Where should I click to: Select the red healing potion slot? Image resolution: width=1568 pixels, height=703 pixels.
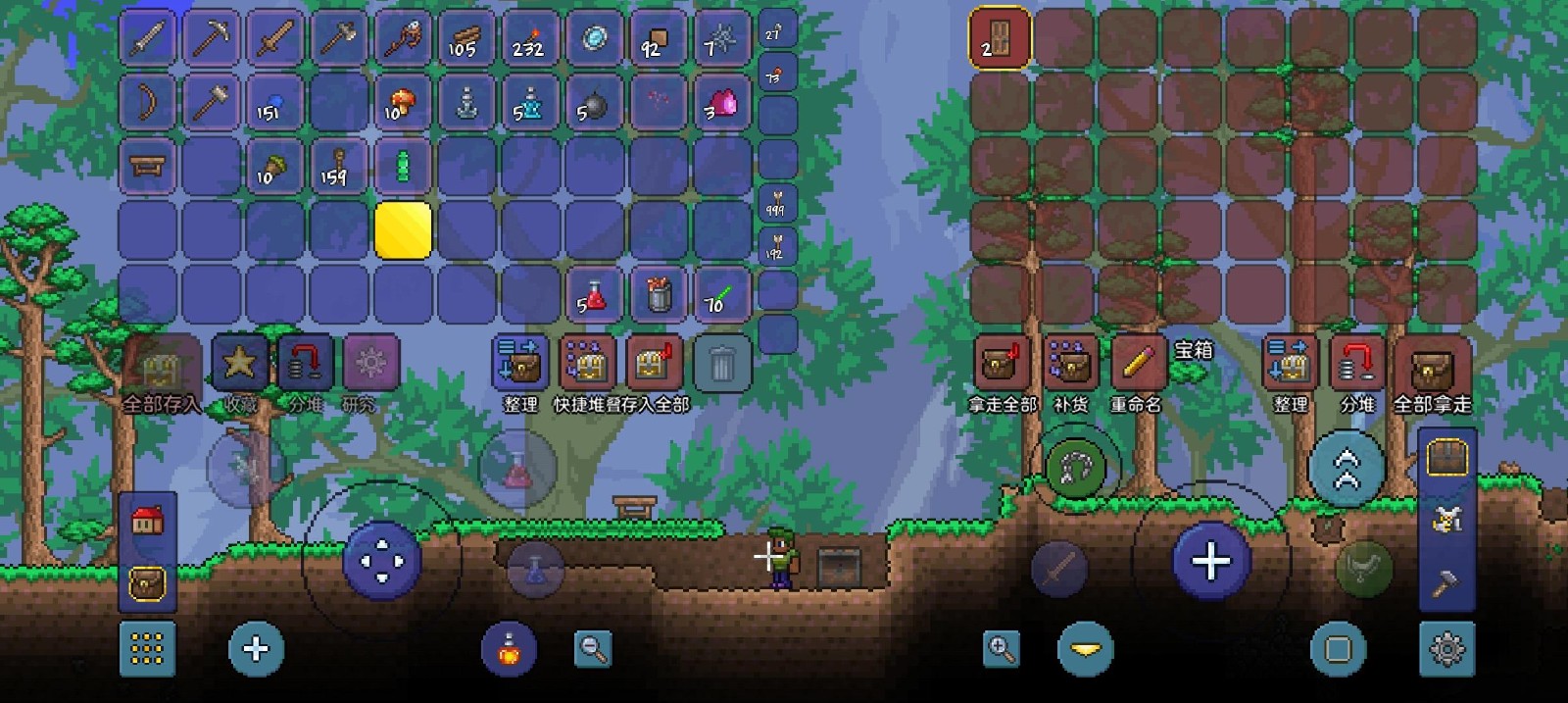point(595,294)
